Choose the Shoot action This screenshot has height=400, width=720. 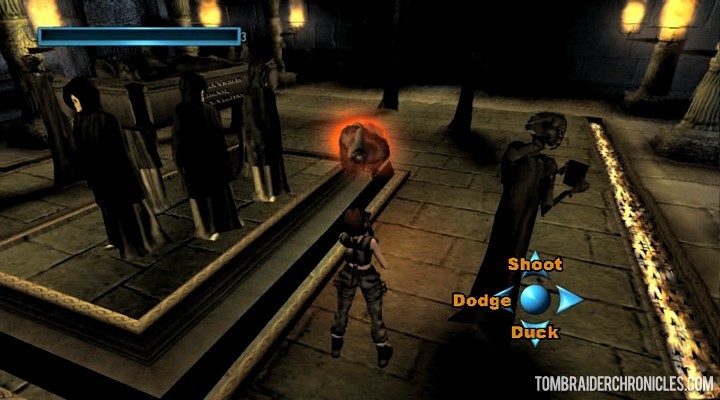[x=535, y=265]
